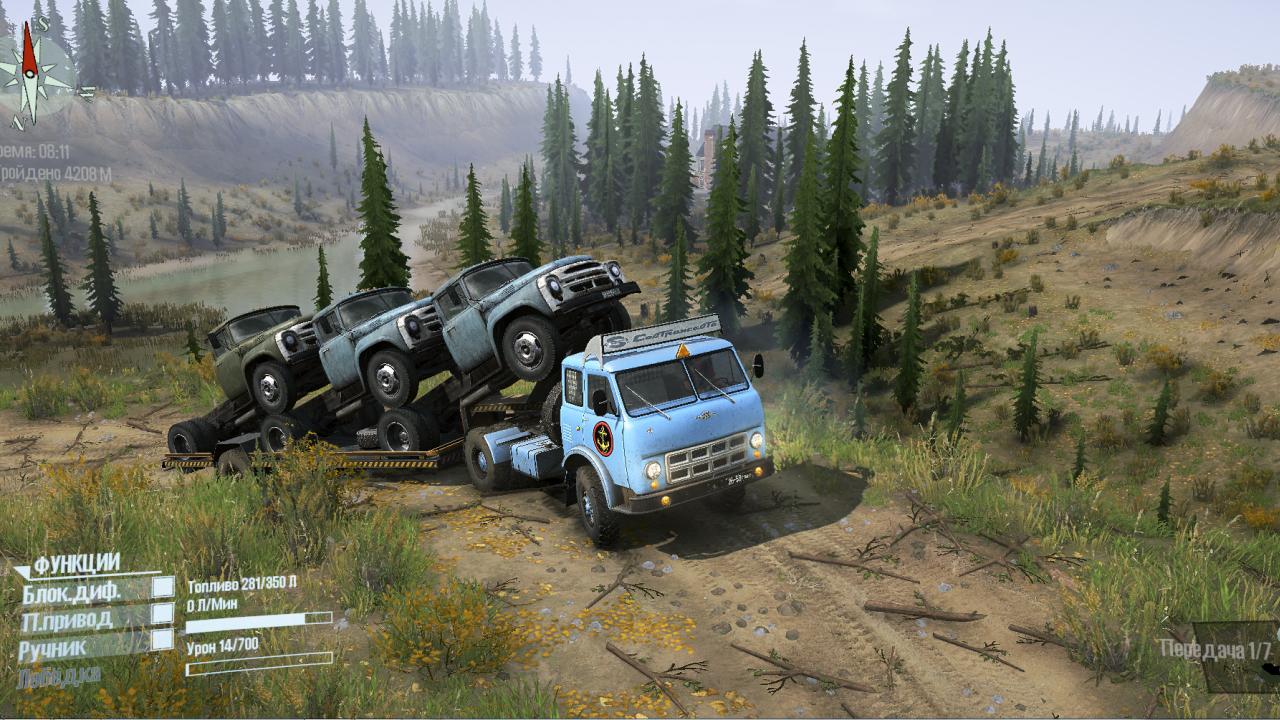This screenshot has height=720, width=1280.
Task: Enable the П.привод all-wheel drive checkbox
Action: (162, 613)
